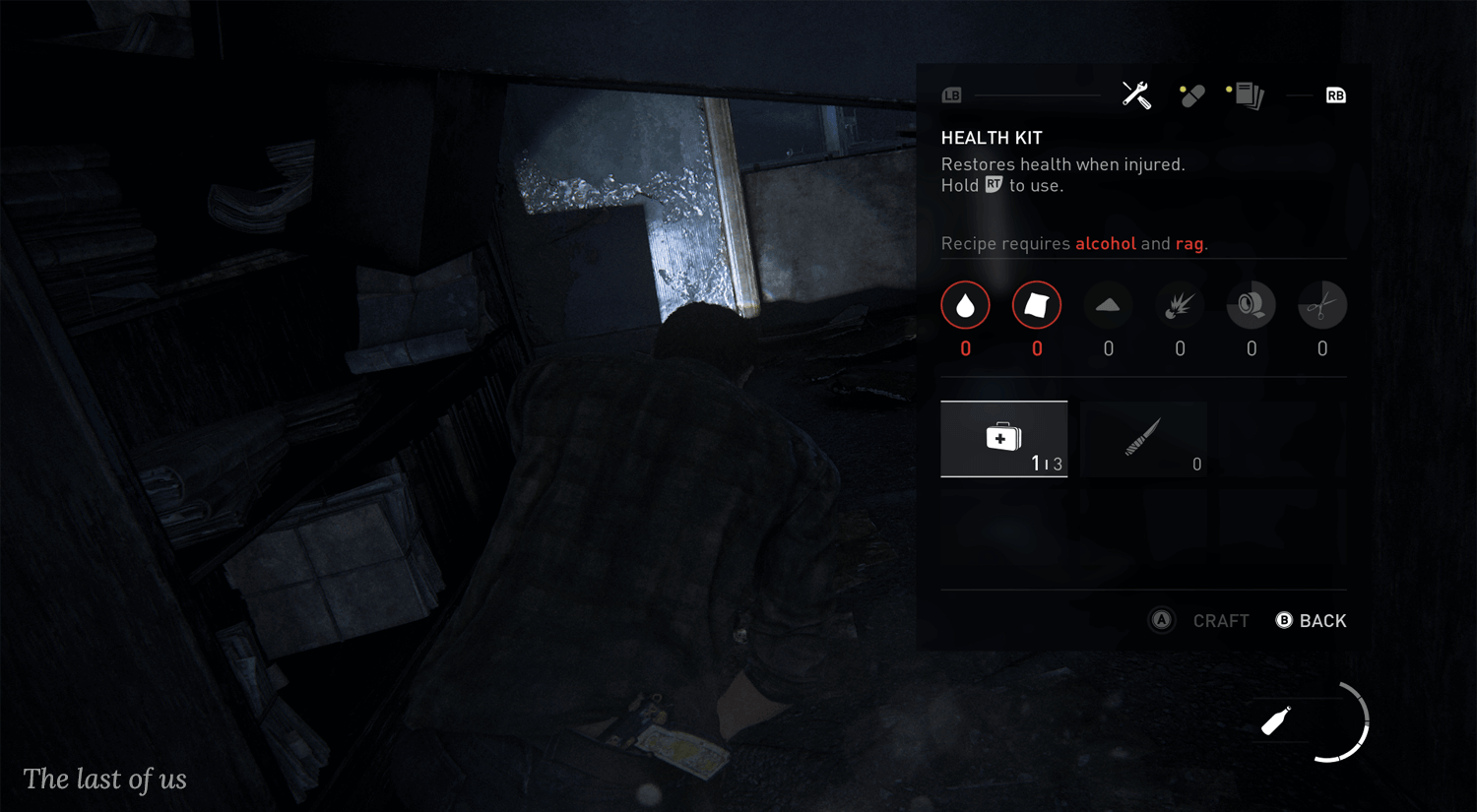Select the sugar pile ingredient
1477x812 pixels.
pyautogui.click(x=1108, y=306)
